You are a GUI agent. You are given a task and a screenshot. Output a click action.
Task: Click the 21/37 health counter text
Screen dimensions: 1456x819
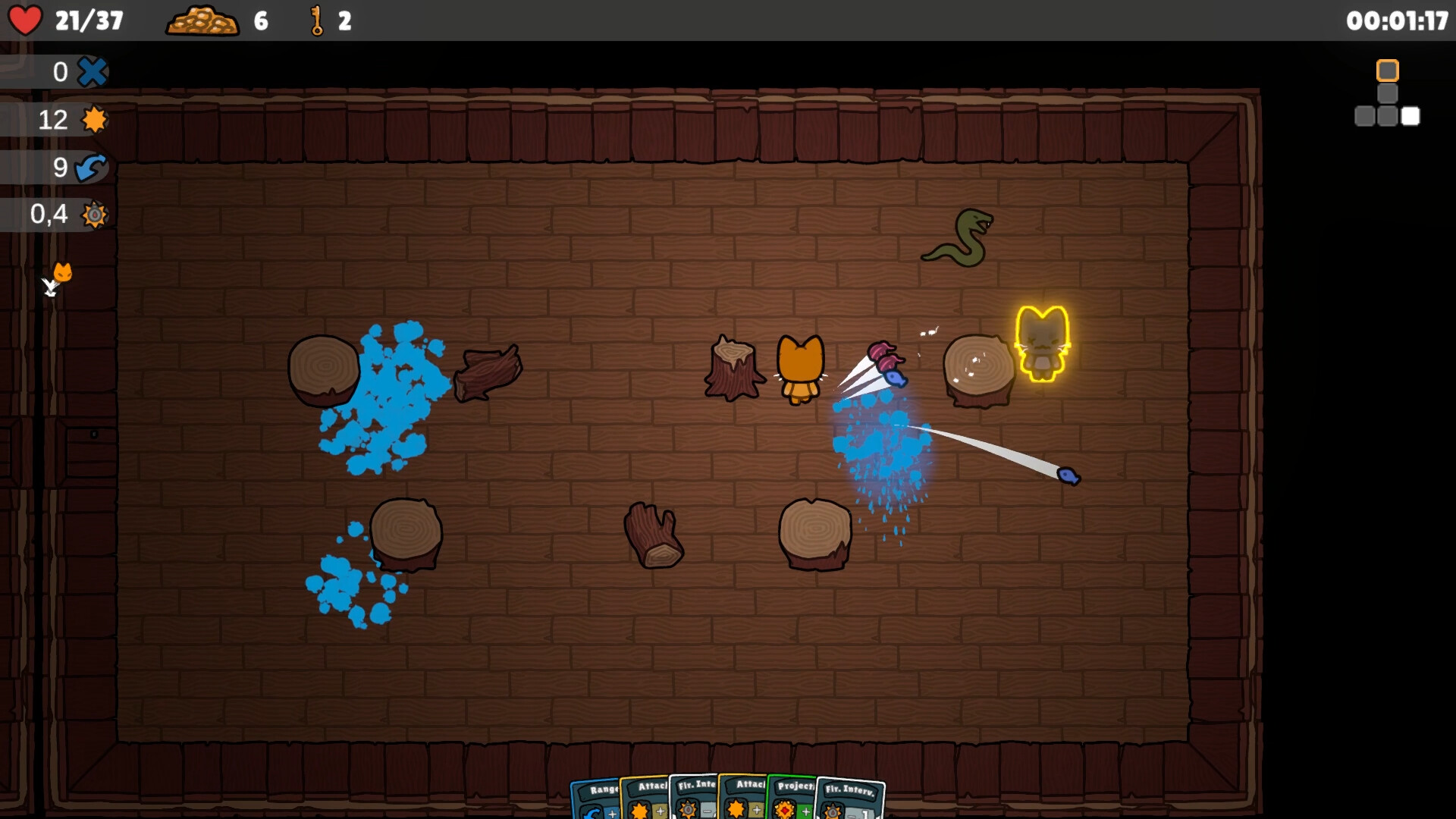tap(89, 20)
